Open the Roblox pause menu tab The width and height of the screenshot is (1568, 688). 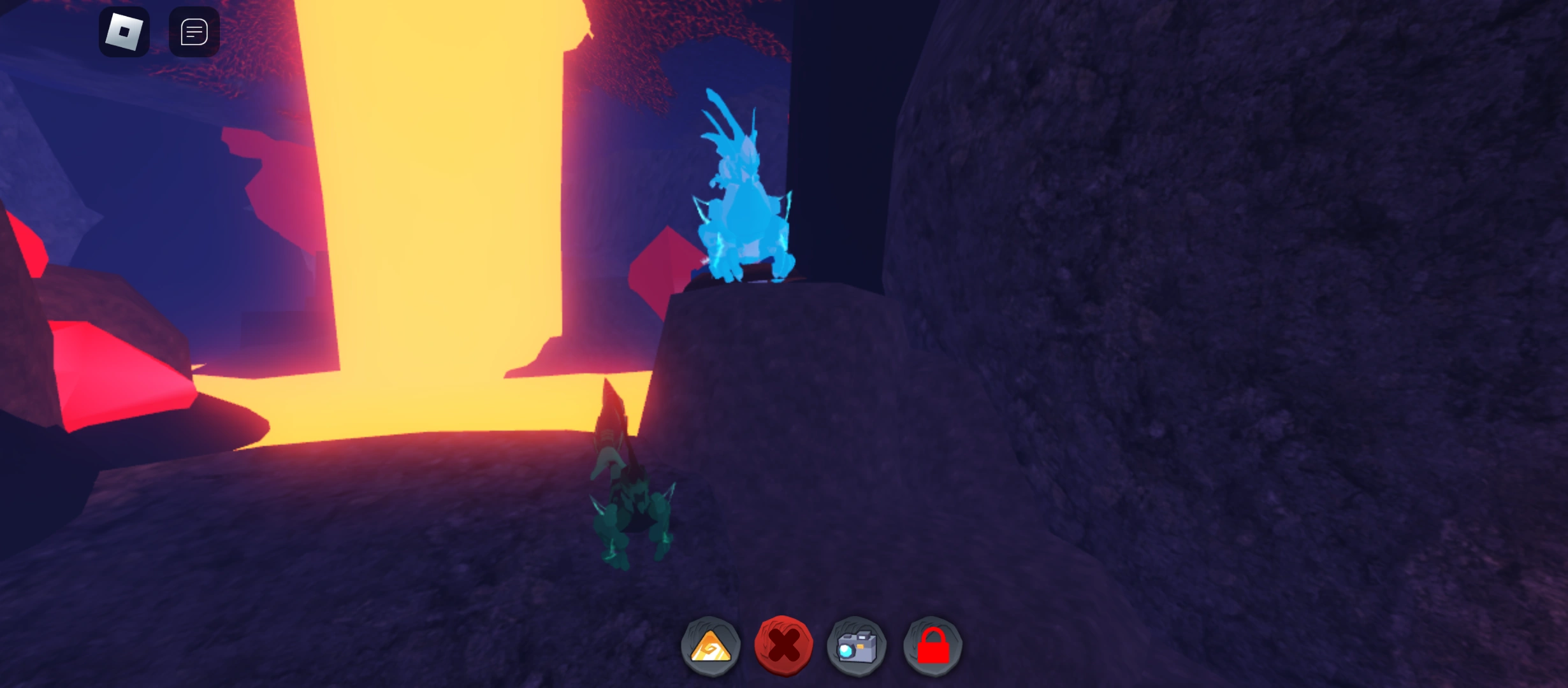click(124, 31)
